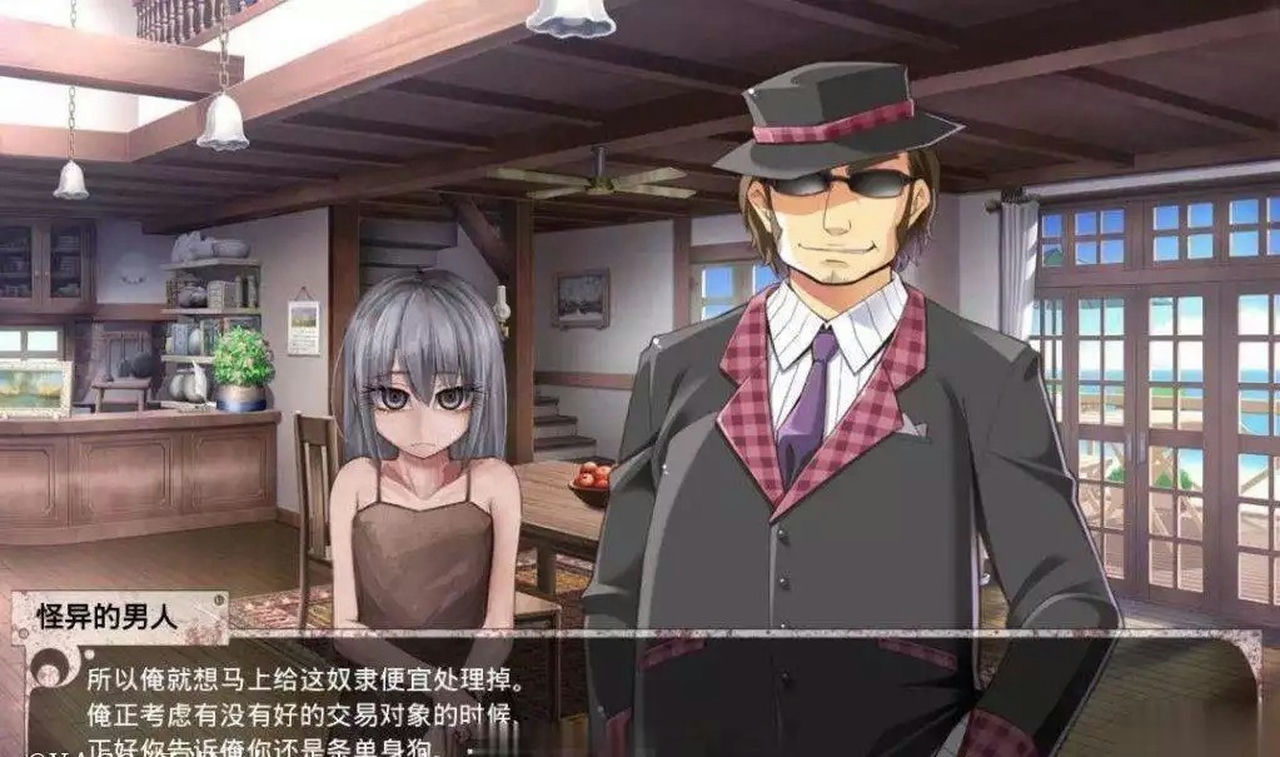
Task: Click the rivet icon below the name box
Action: click(89, 655)
